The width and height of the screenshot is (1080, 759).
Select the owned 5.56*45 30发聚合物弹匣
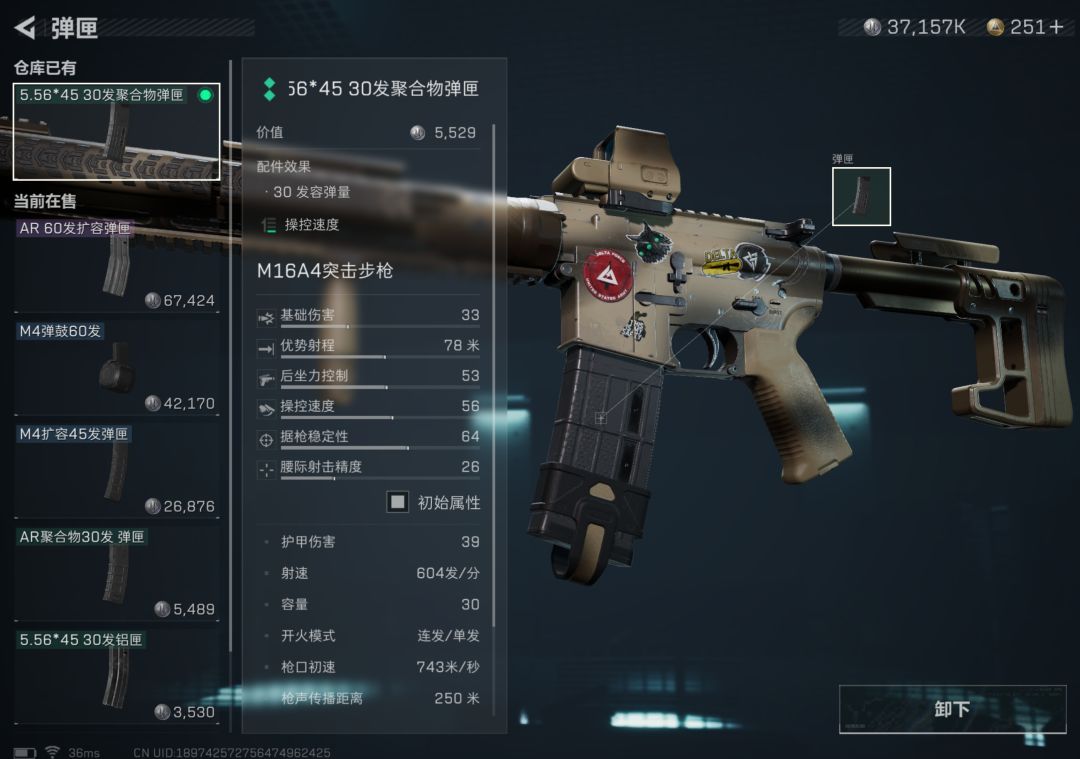pyautogui.click(x=116, y=132)
